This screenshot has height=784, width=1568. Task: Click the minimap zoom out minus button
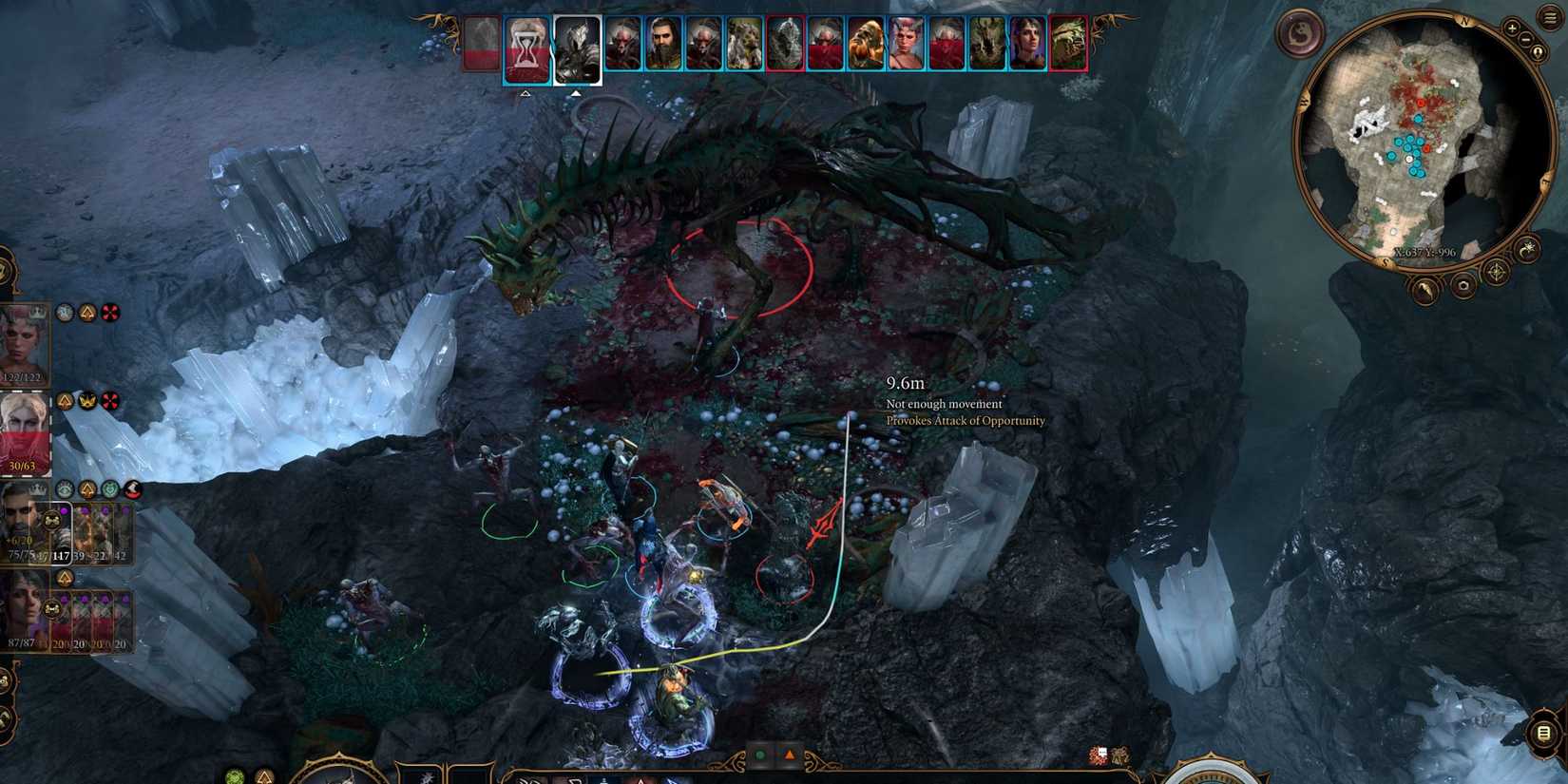tap(1525, 39)
